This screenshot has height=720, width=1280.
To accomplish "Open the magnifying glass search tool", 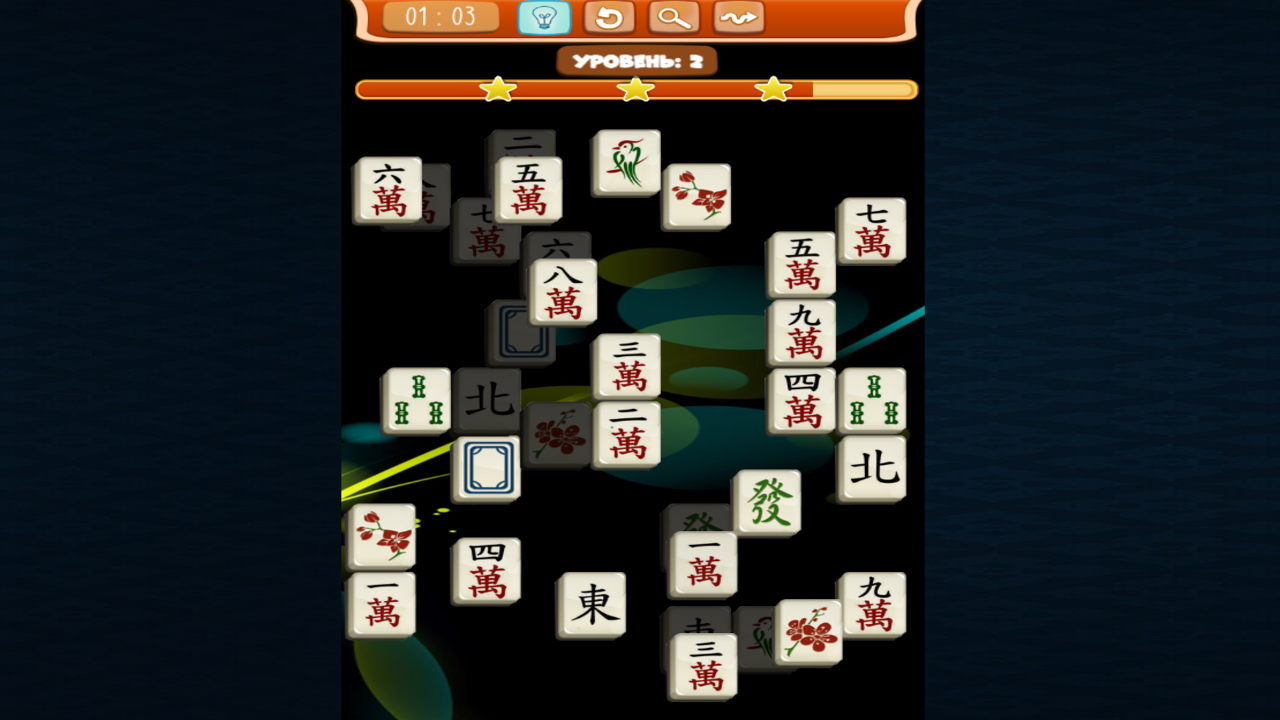I will [x=673, y=17].
